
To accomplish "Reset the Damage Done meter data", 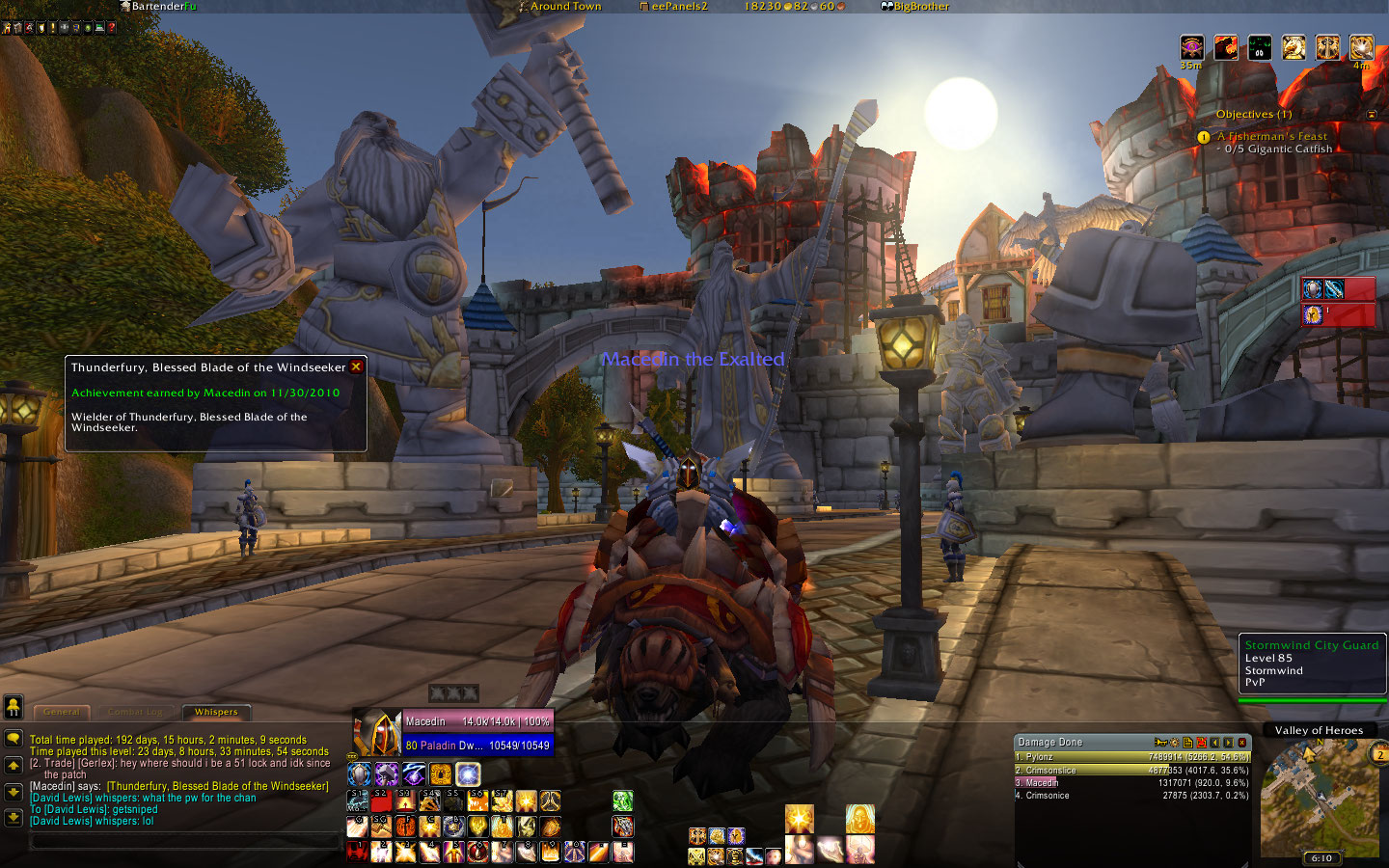I will pos(1201,743).
